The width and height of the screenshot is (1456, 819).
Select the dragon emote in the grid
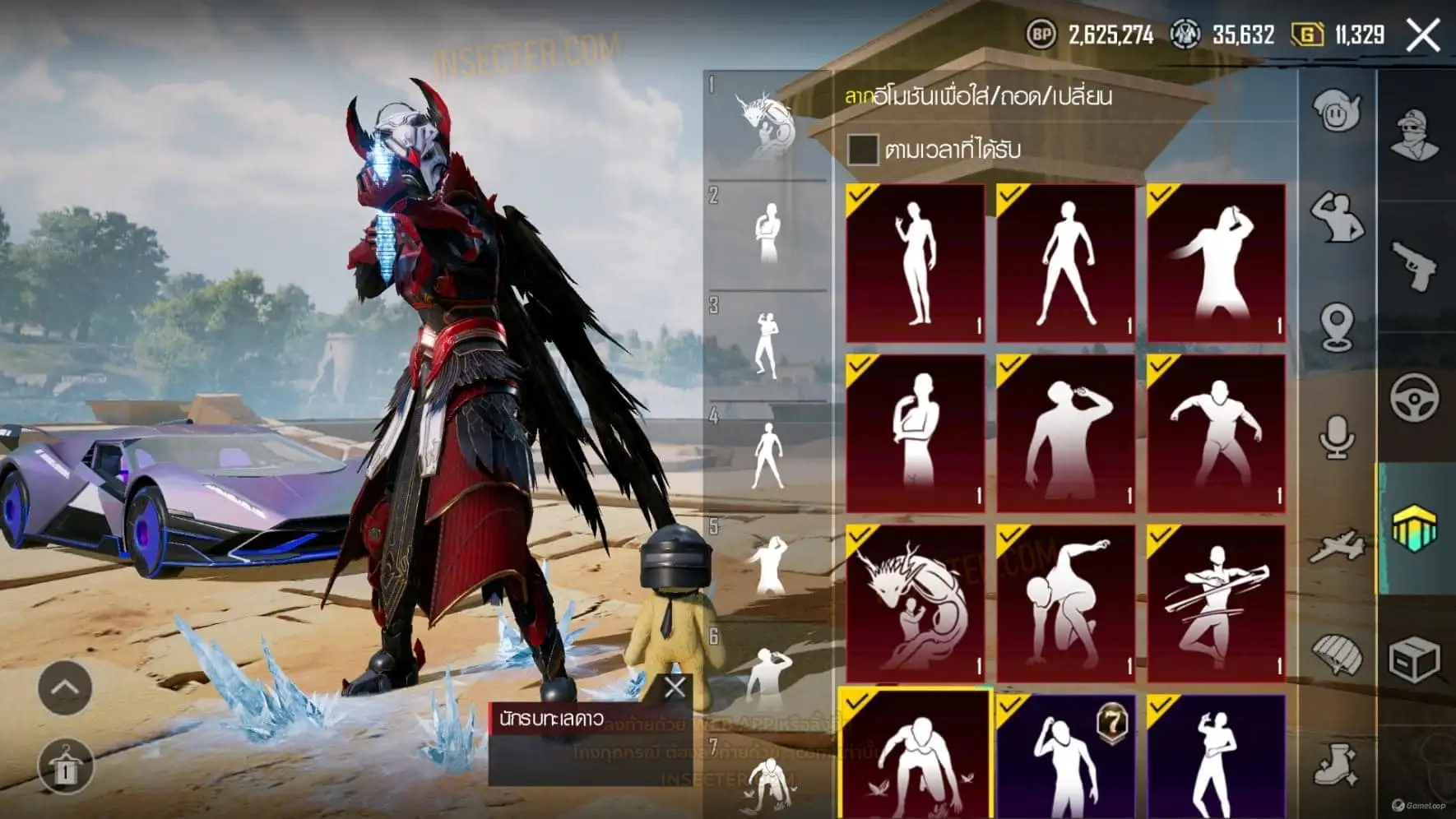[x=915, y=604]
